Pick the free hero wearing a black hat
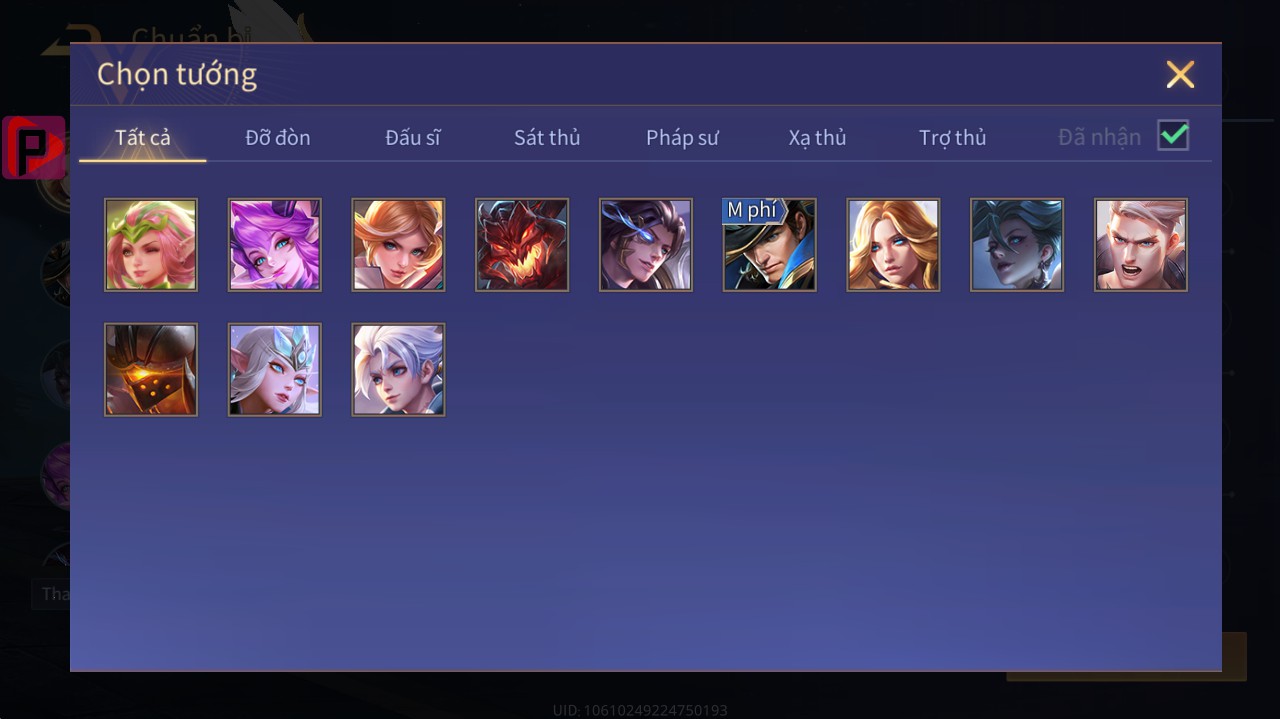 (x=769, y=245)
